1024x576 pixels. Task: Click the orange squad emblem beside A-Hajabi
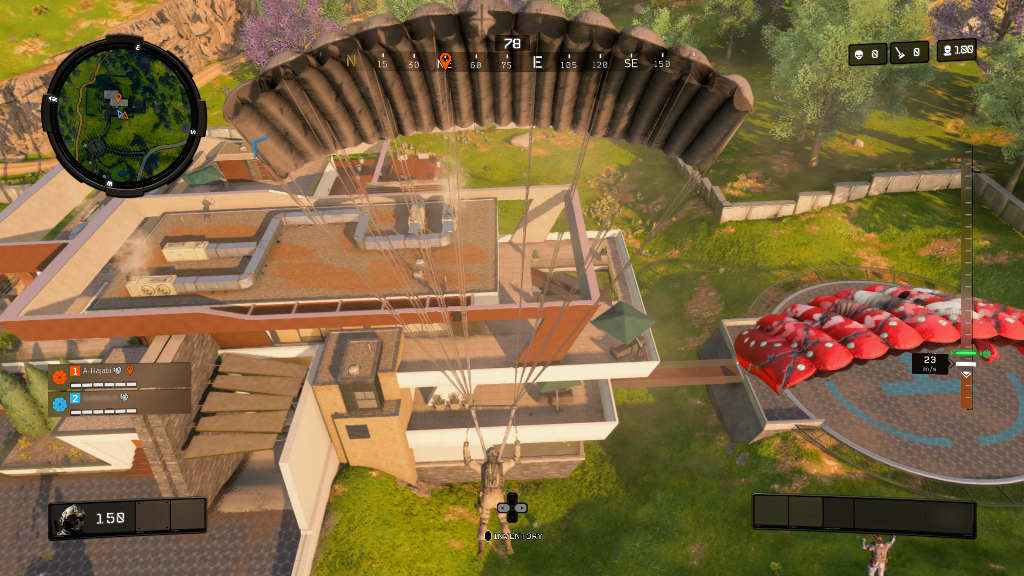coord(59,377)
